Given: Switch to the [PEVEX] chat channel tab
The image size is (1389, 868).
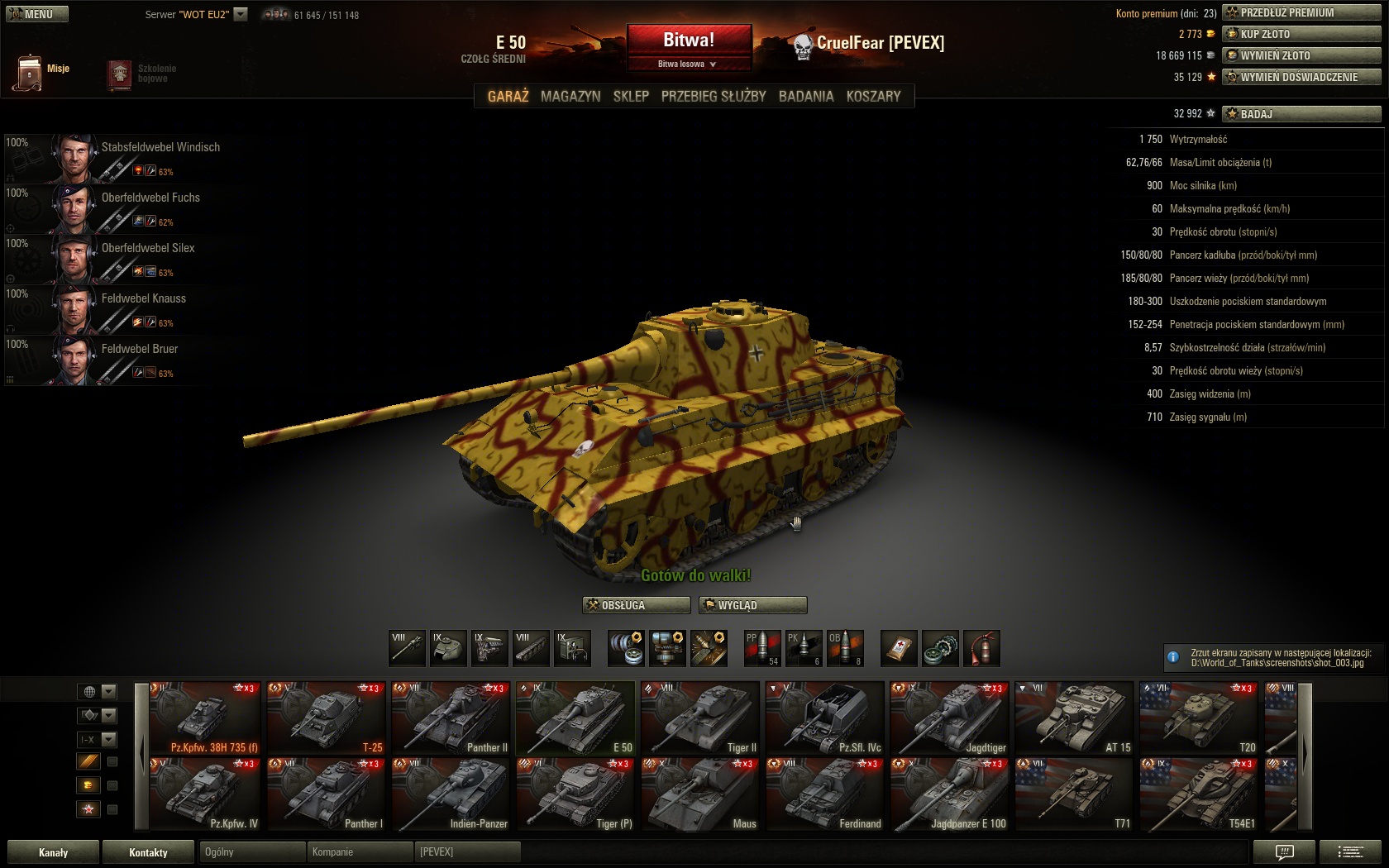Looking at the screenshot, I should coord(466,851).
